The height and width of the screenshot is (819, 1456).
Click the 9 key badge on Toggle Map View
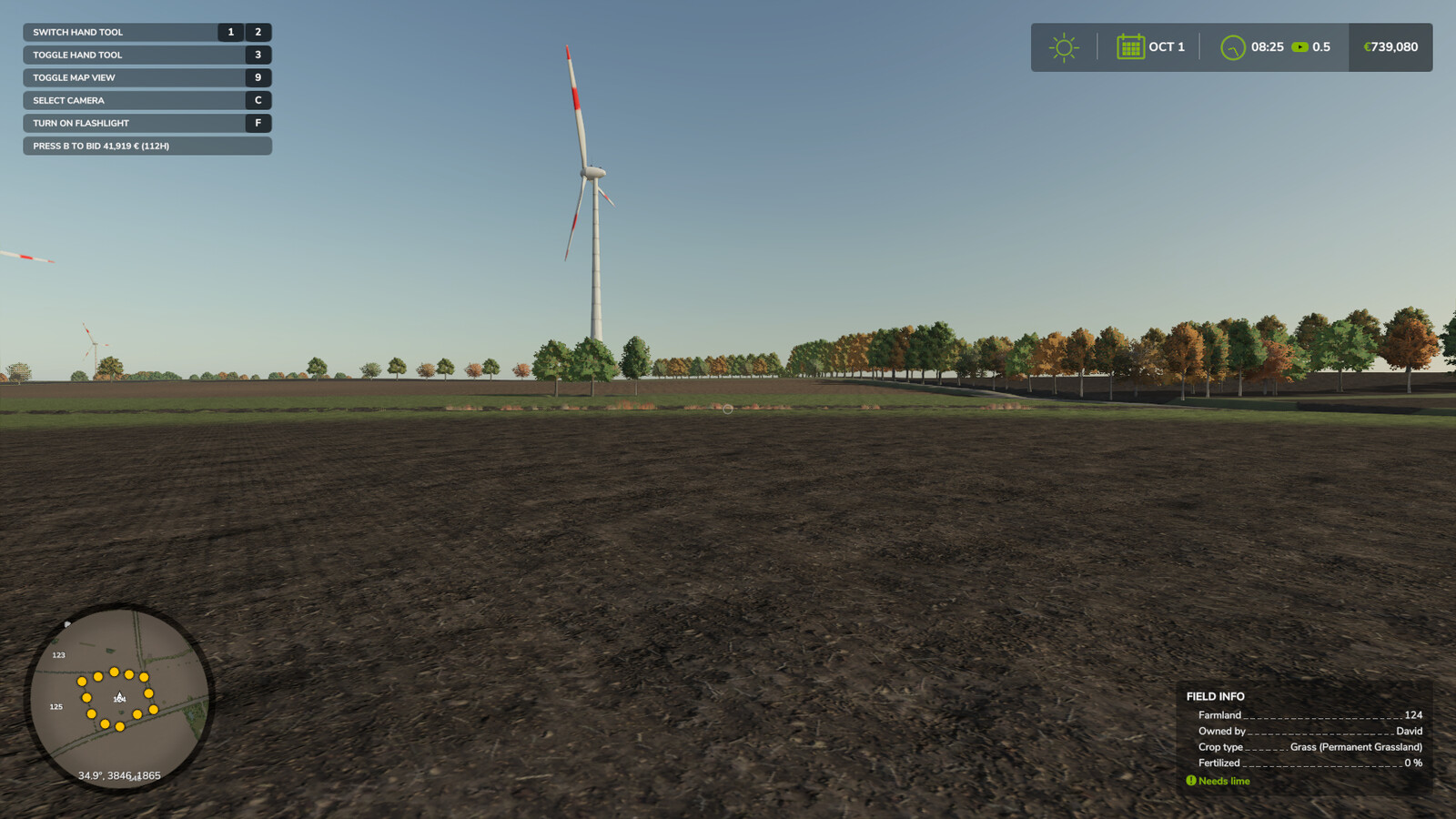[258, 77]
